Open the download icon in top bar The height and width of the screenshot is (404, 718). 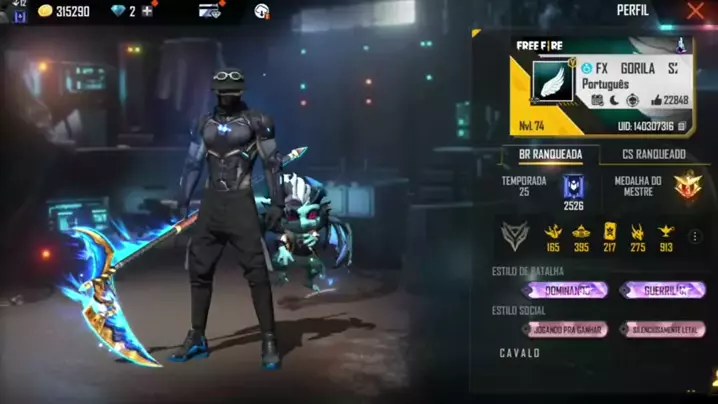262,11
